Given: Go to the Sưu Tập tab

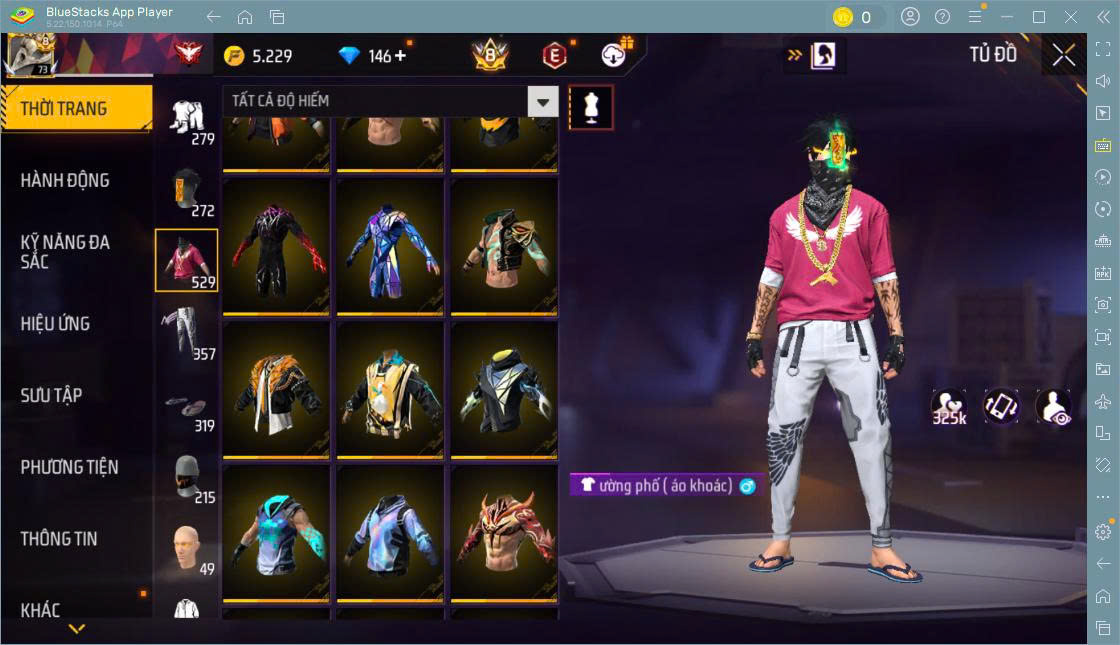Looking at the screenshot, I should (52, 395).
